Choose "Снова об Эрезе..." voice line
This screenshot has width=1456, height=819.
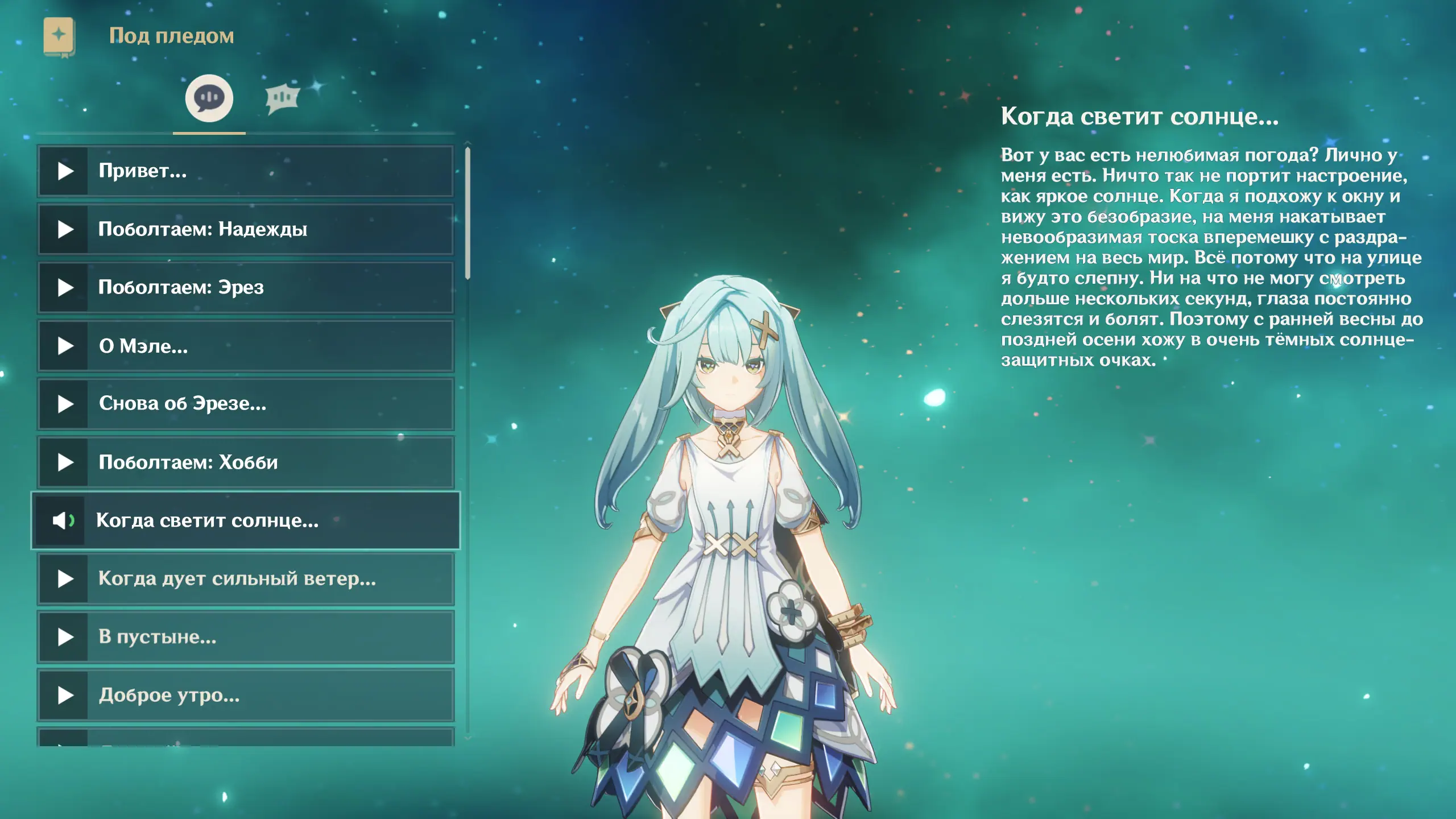246,404
